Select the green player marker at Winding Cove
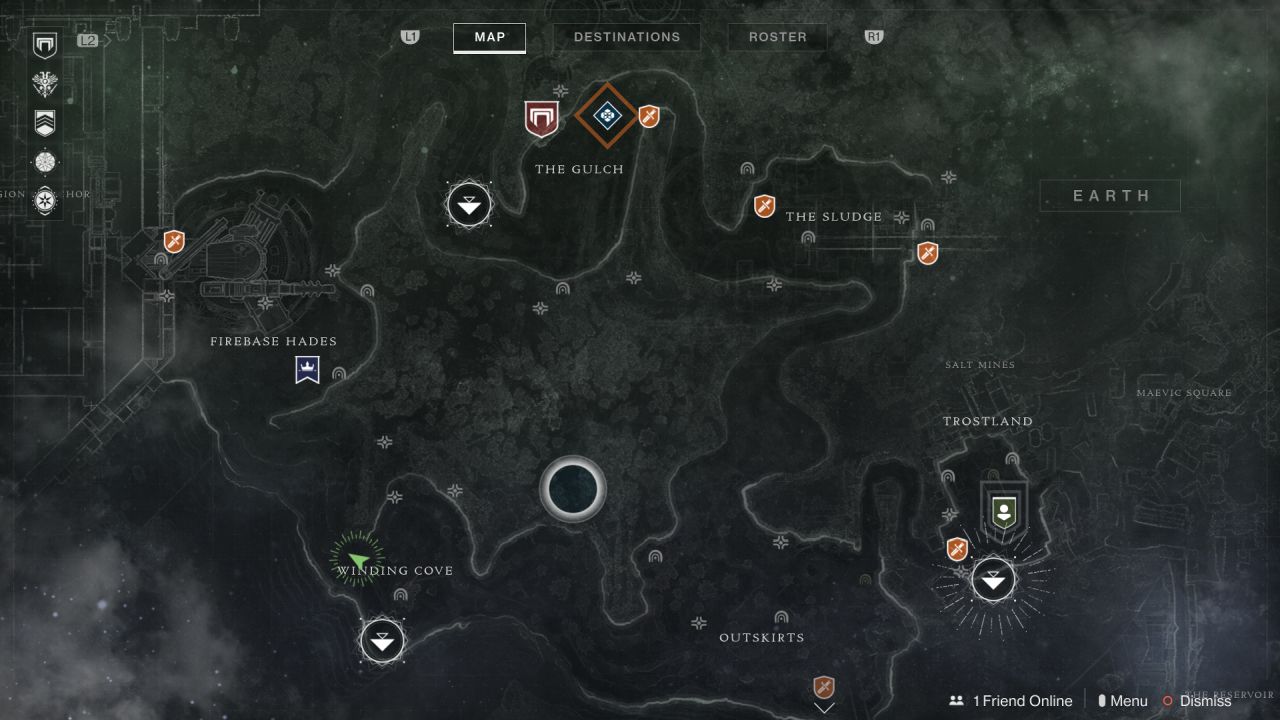Viewport: 1280px width, 720px height. (x=357, y=558)
